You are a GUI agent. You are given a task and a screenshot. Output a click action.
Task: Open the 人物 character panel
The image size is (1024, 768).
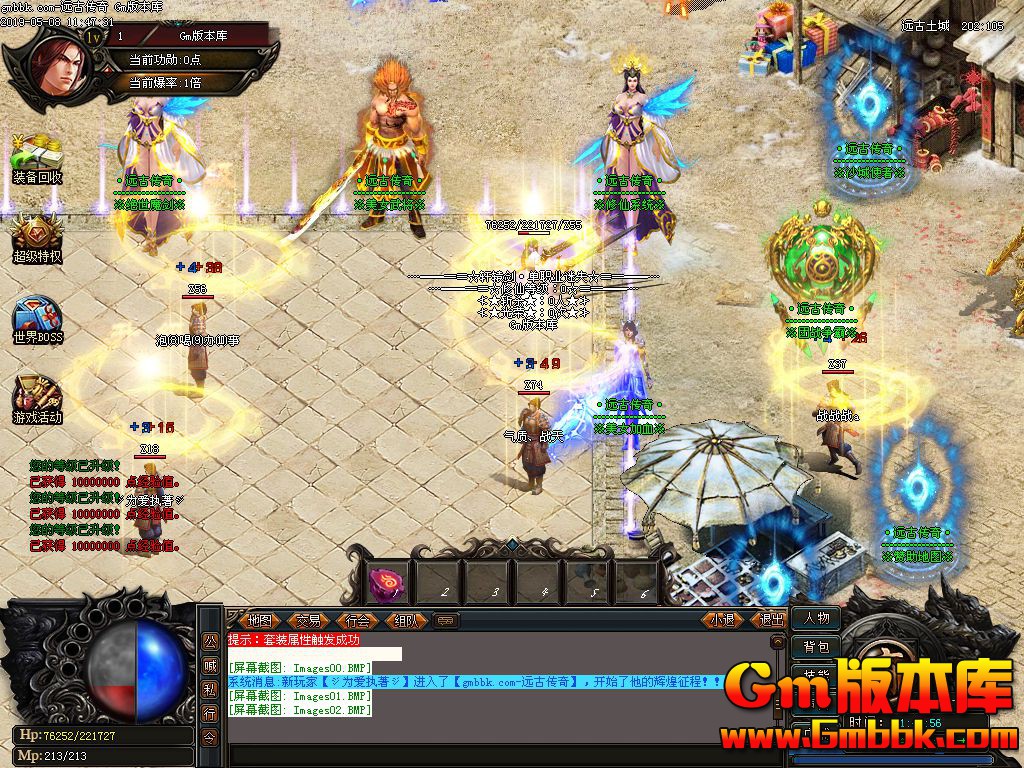[816, 619]
